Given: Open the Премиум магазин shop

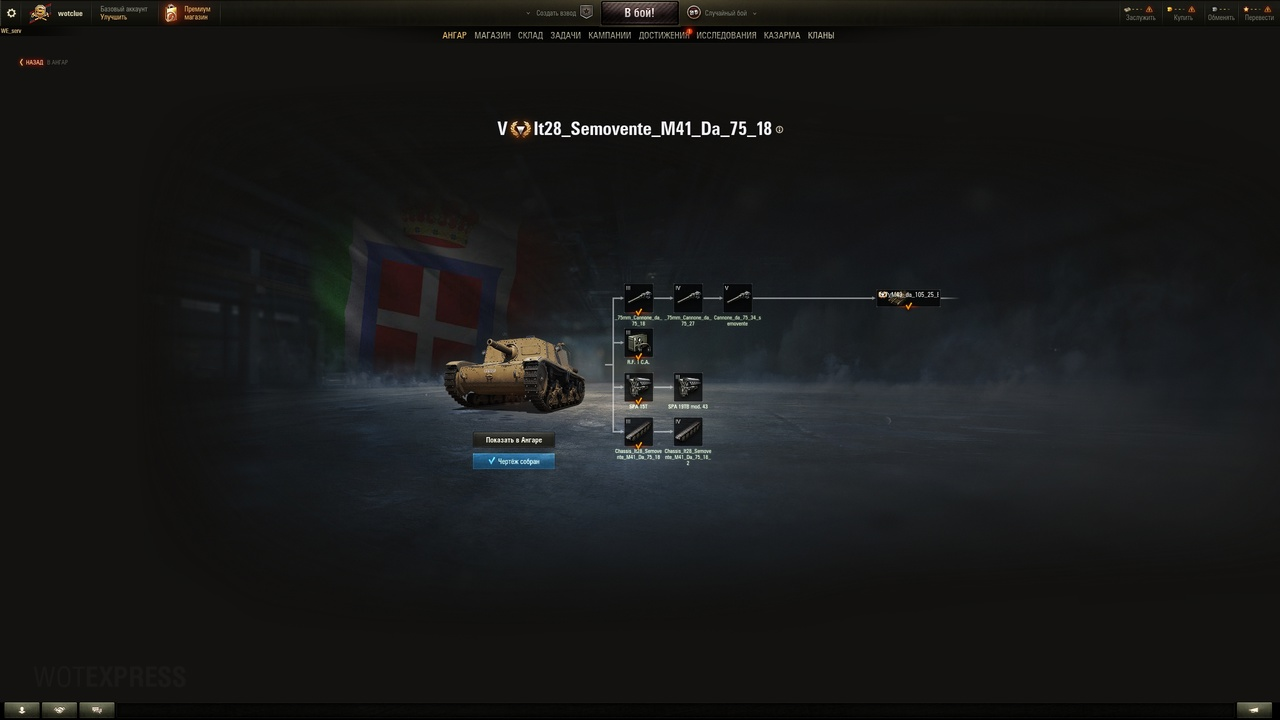Looking at the screenshot, I should tap(188, 13).
